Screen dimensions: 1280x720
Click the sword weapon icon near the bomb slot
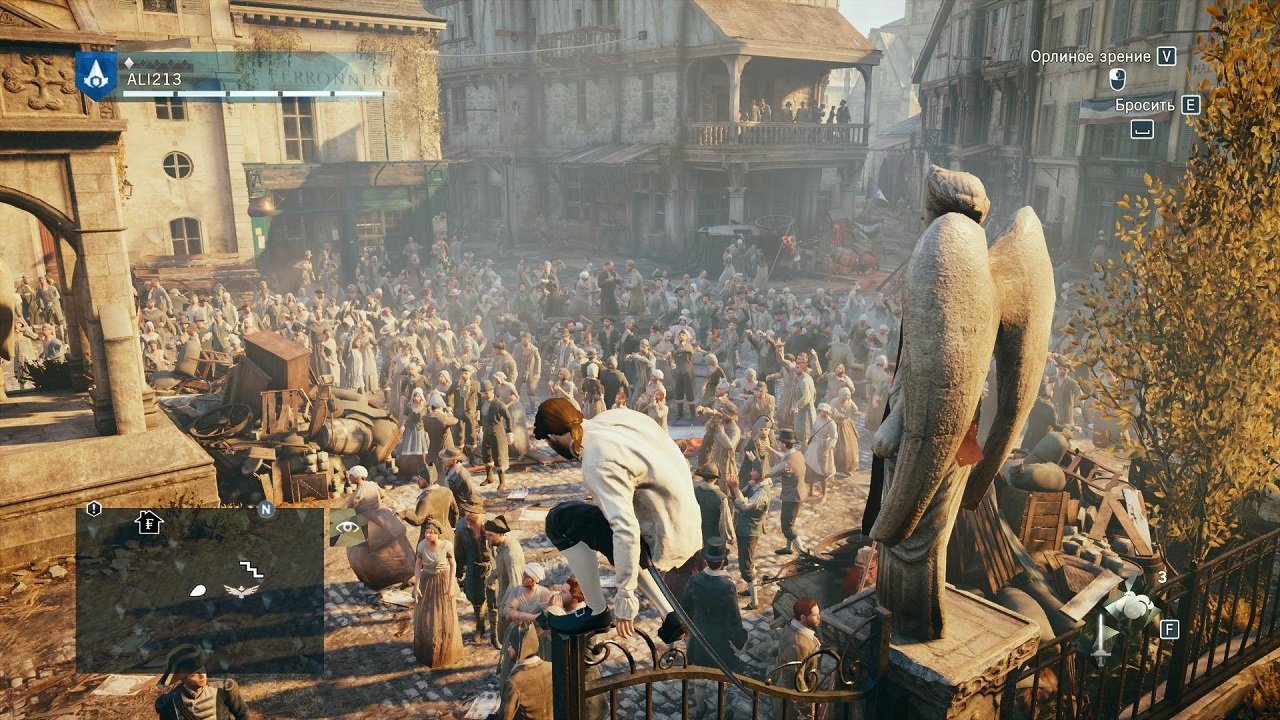coord(1100,638)
